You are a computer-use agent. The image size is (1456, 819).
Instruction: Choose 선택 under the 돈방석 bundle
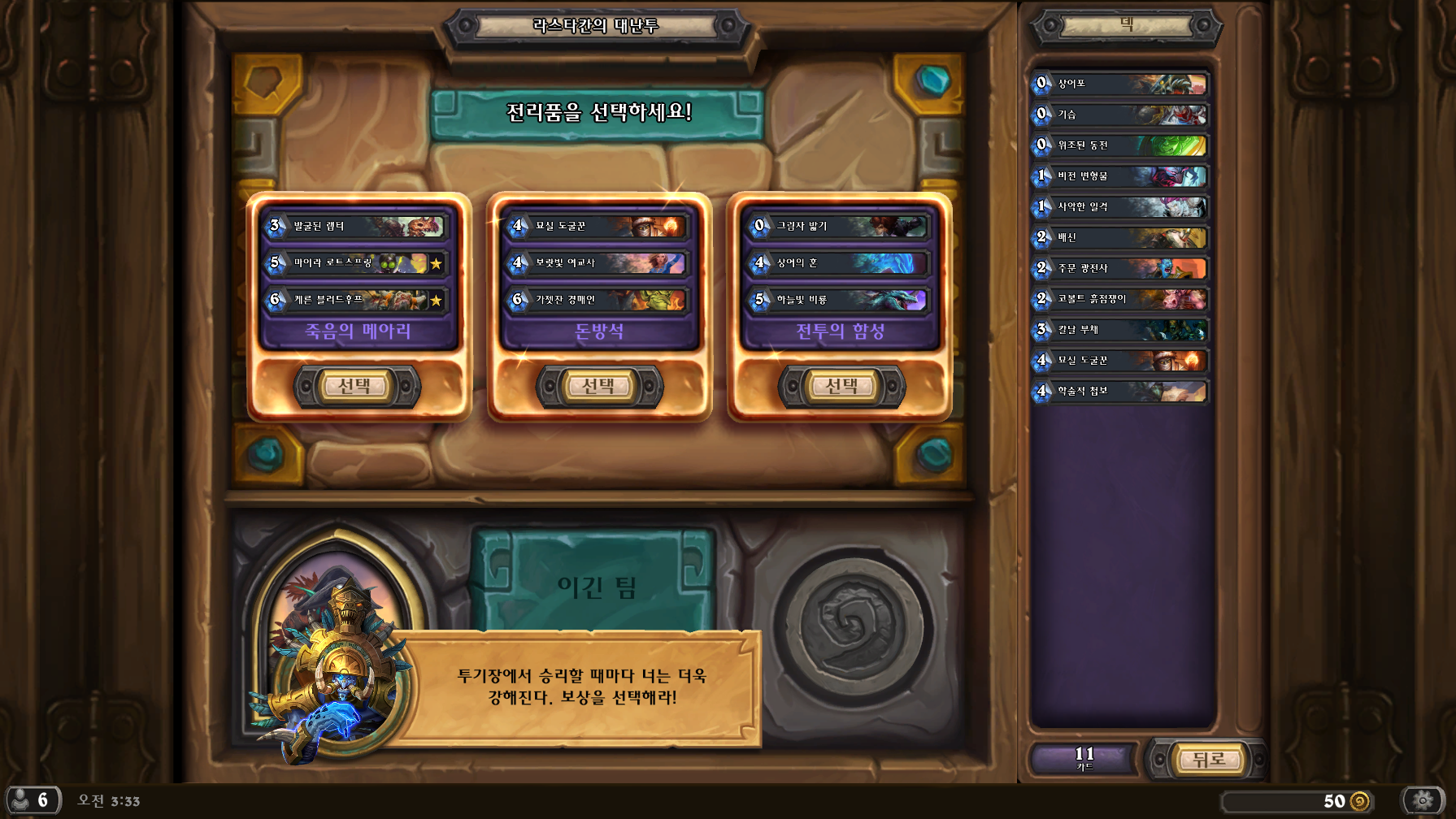599,387
